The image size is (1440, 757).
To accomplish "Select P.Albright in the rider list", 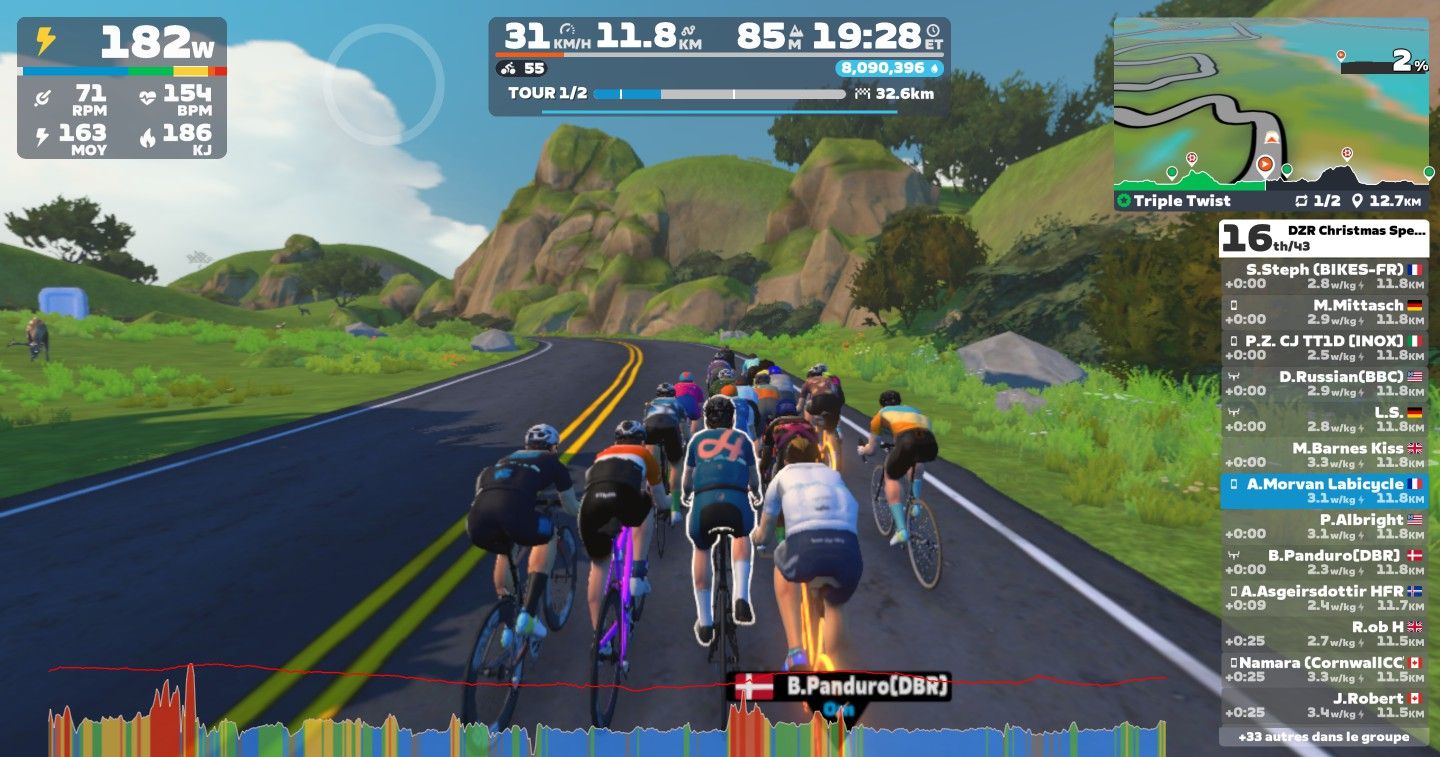I will [1324, 526].
